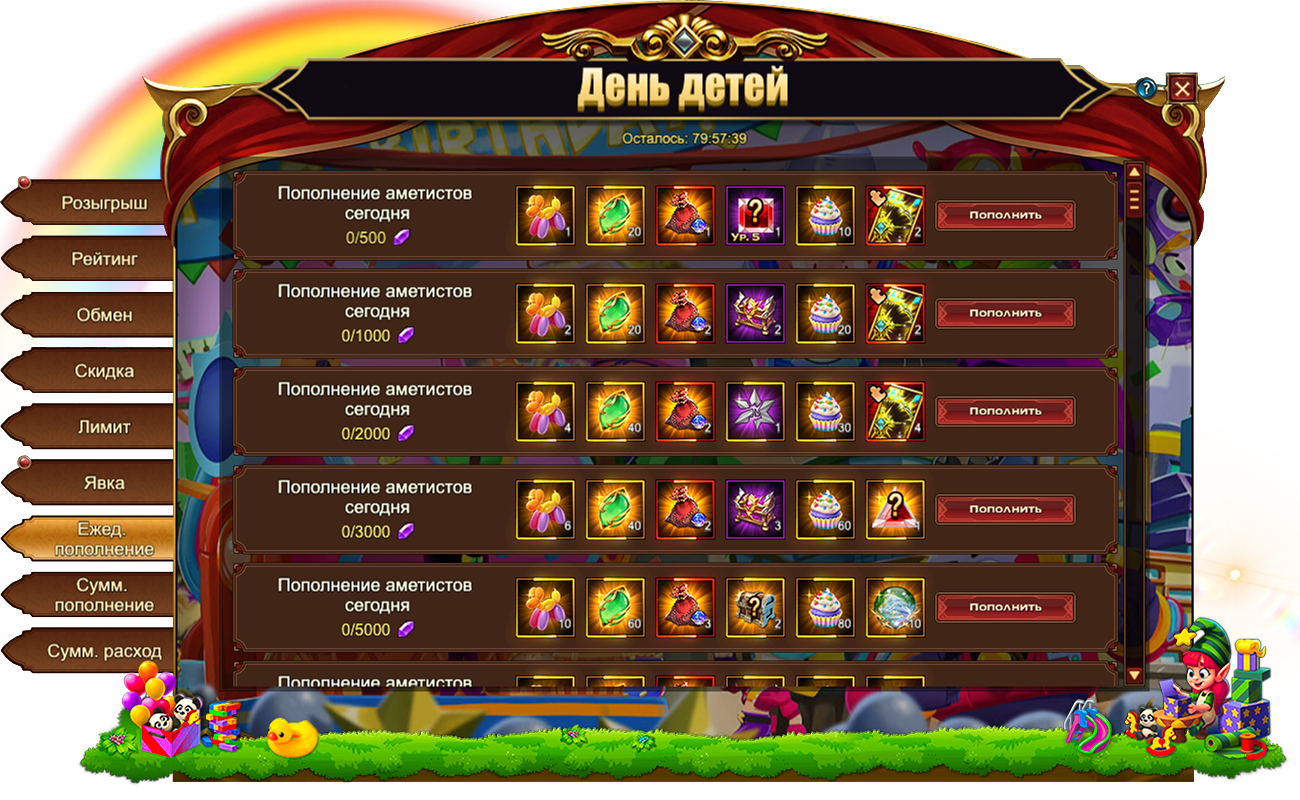Click the scrollbar down arrow

click(1134, 676)
